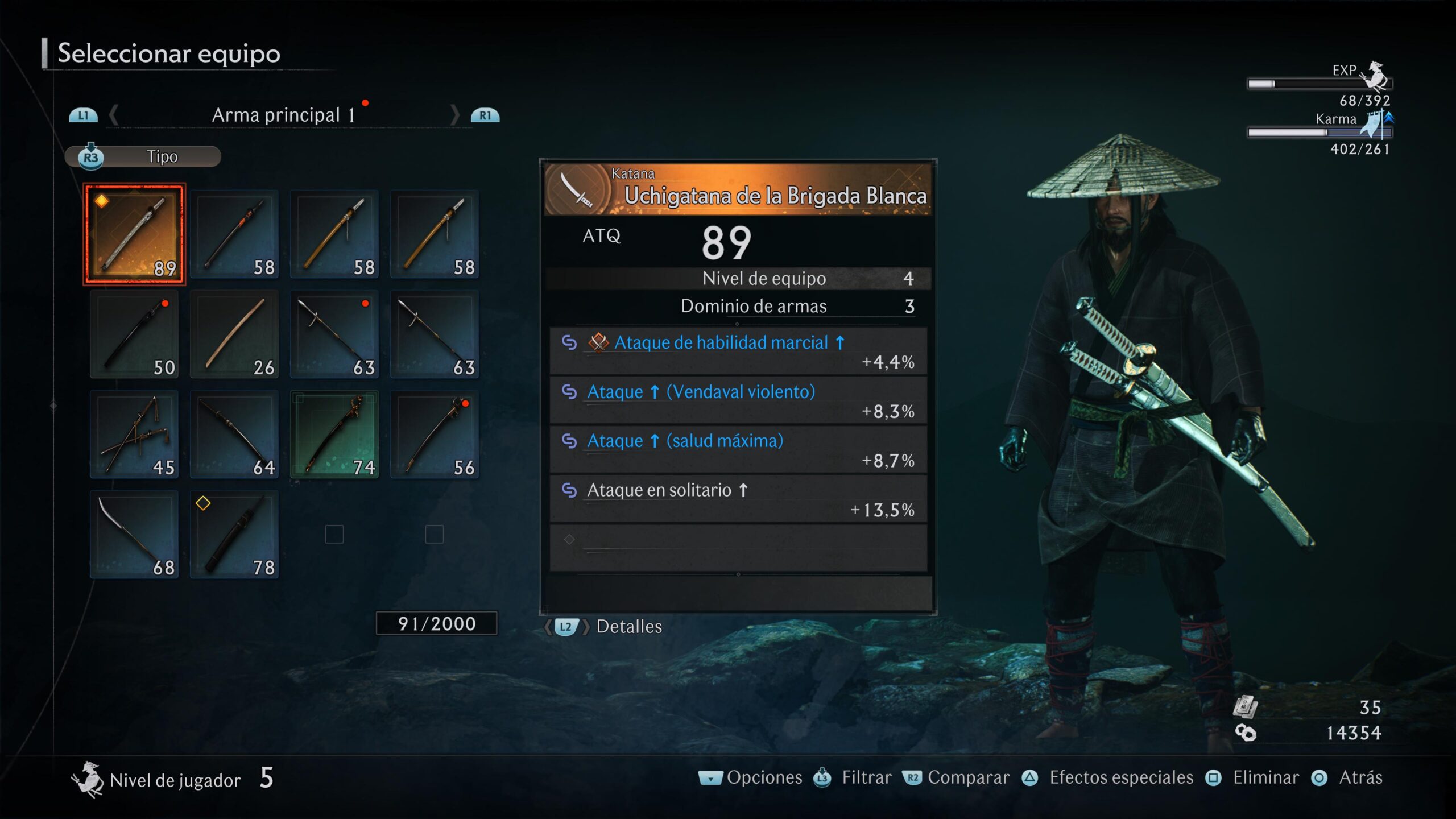This screenshot has height=819, width=1456.
Task: Choose the weapon slot with attack 50
Action: point(134,334)
